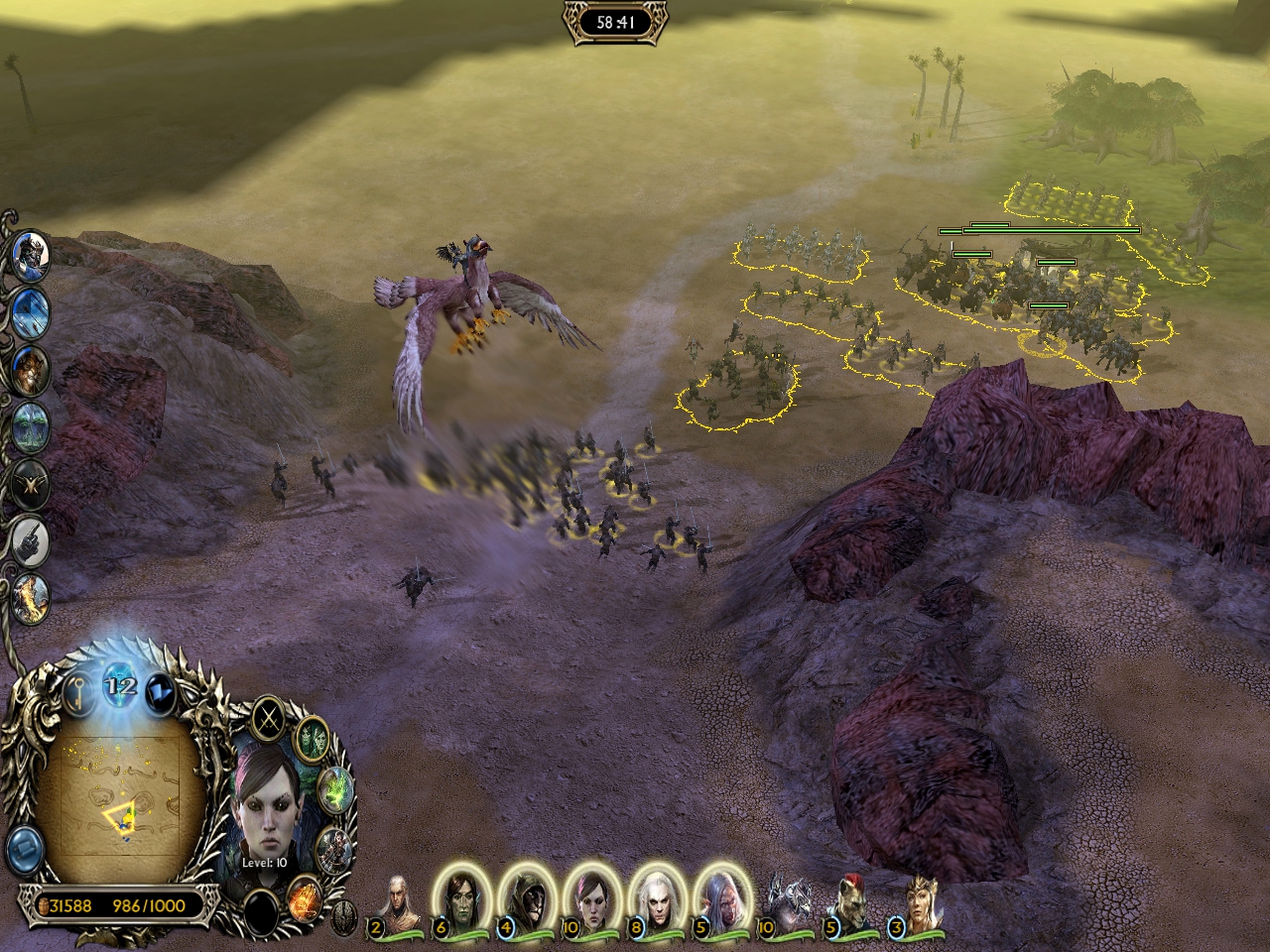Viewport: 1270px width, 952px height.
Task: Click the selected hero's large portrait
Action: point(268,813)
